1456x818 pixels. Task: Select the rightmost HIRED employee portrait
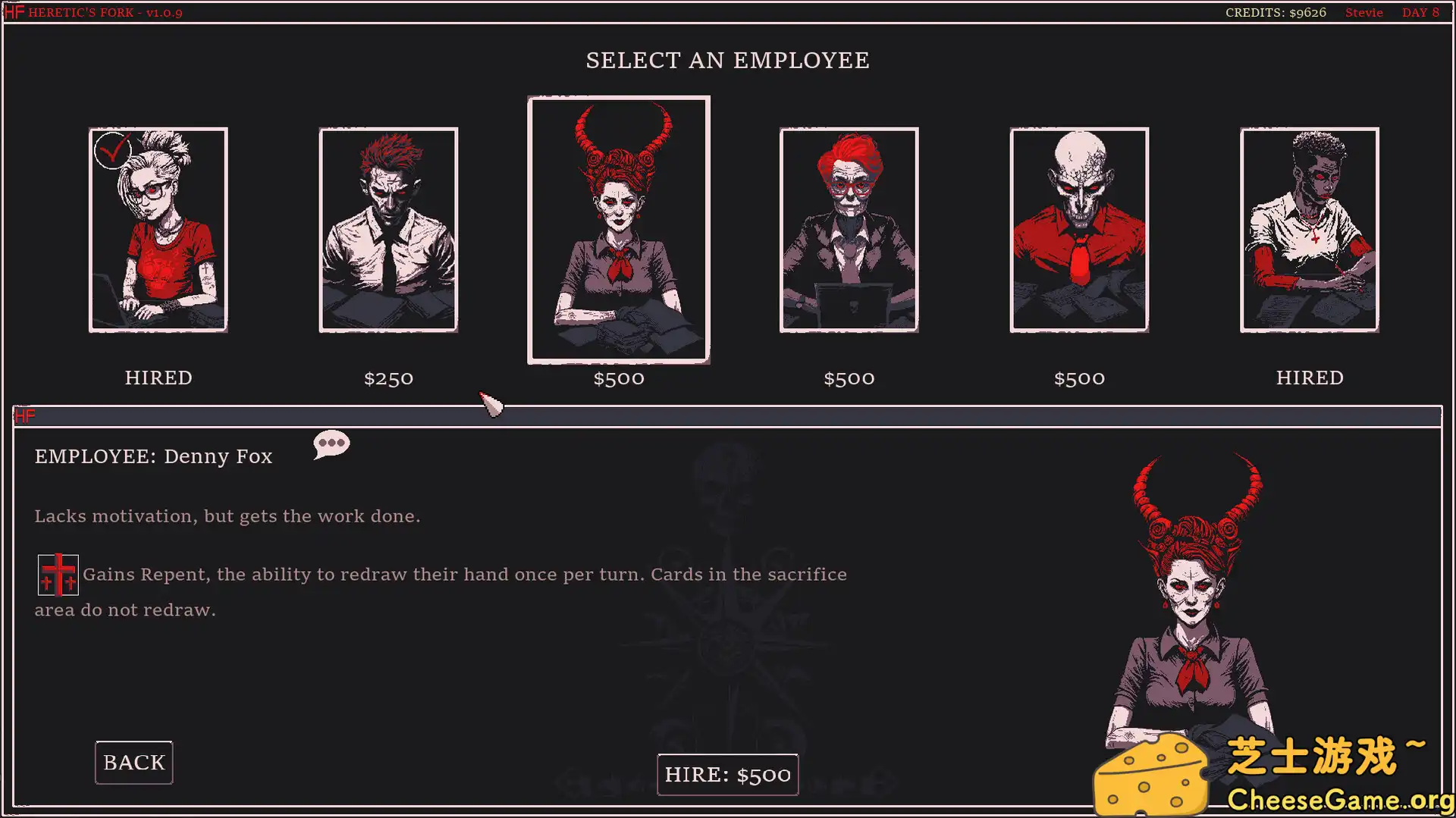click(1309, 229)
